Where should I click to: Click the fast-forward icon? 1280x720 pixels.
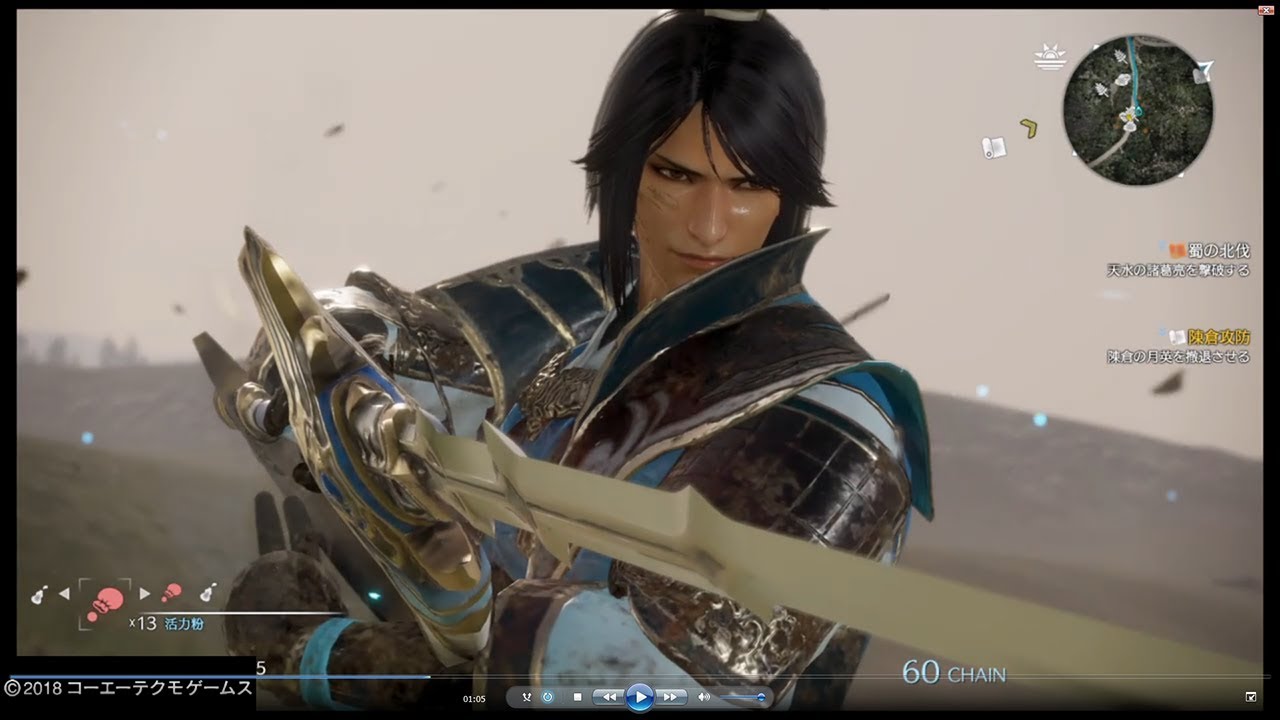670,697
